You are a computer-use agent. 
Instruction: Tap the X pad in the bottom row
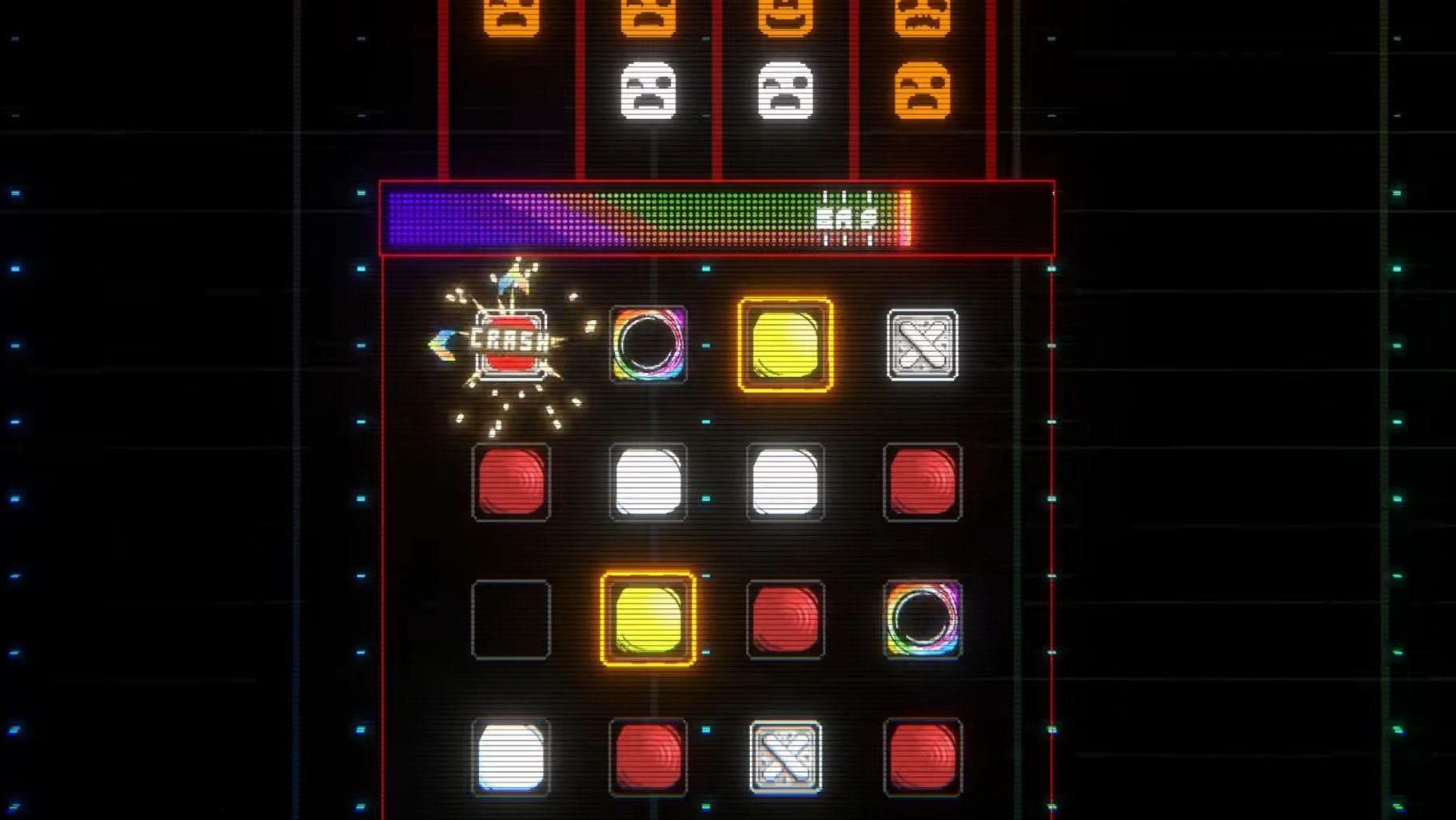click(784, 759)
